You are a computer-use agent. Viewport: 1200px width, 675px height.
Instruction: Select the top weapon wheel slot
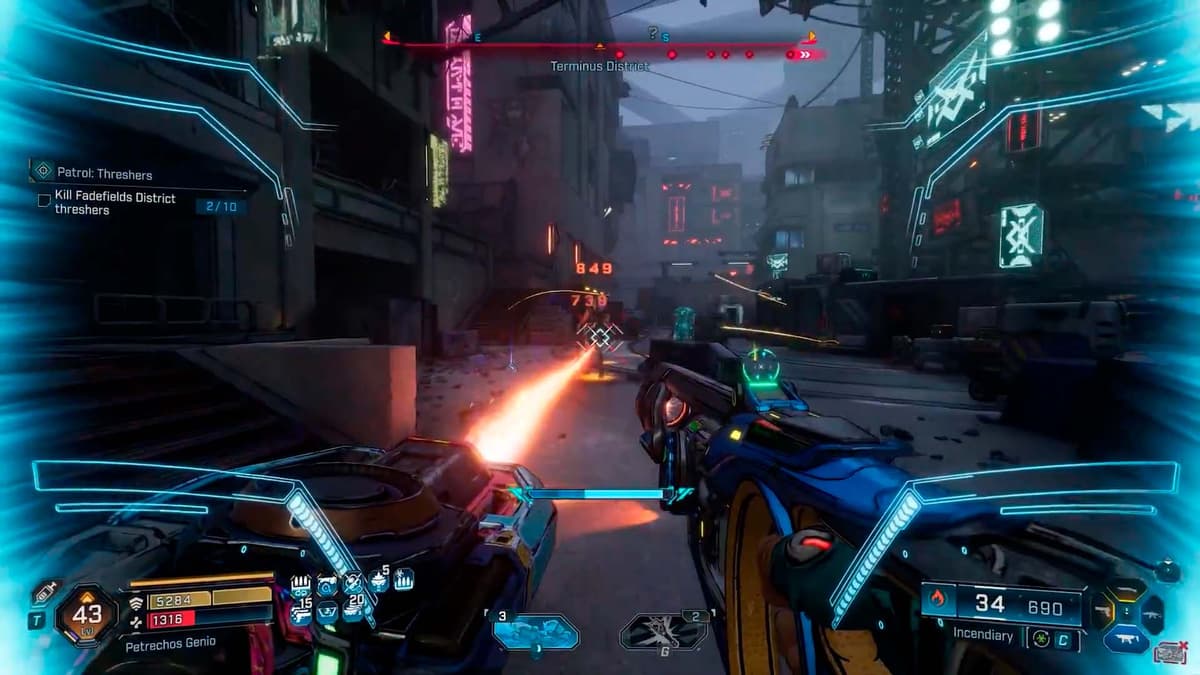pos(1127,589)
